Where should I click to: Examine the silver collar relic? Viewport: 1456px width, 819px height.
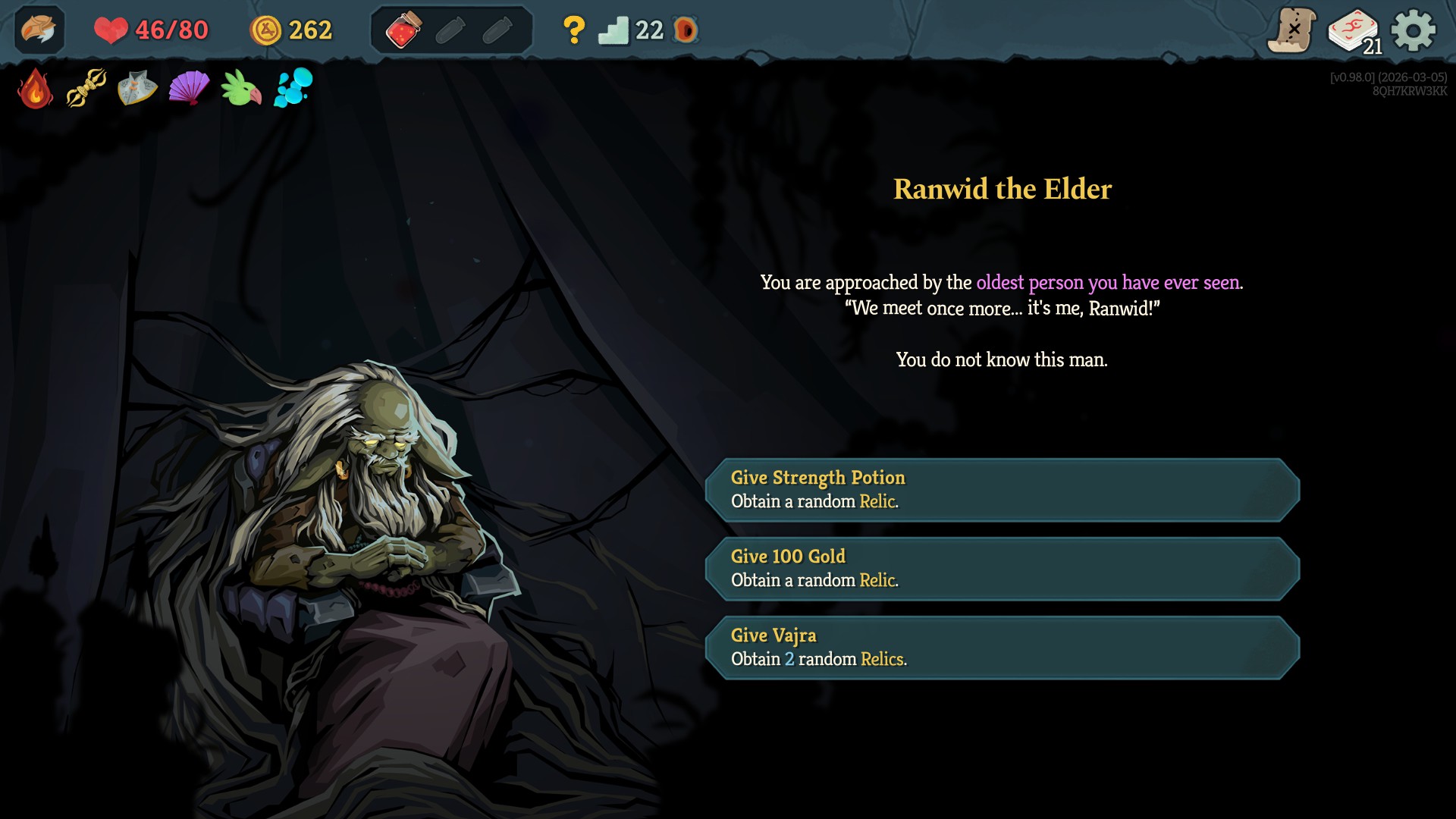pos(136,89)
